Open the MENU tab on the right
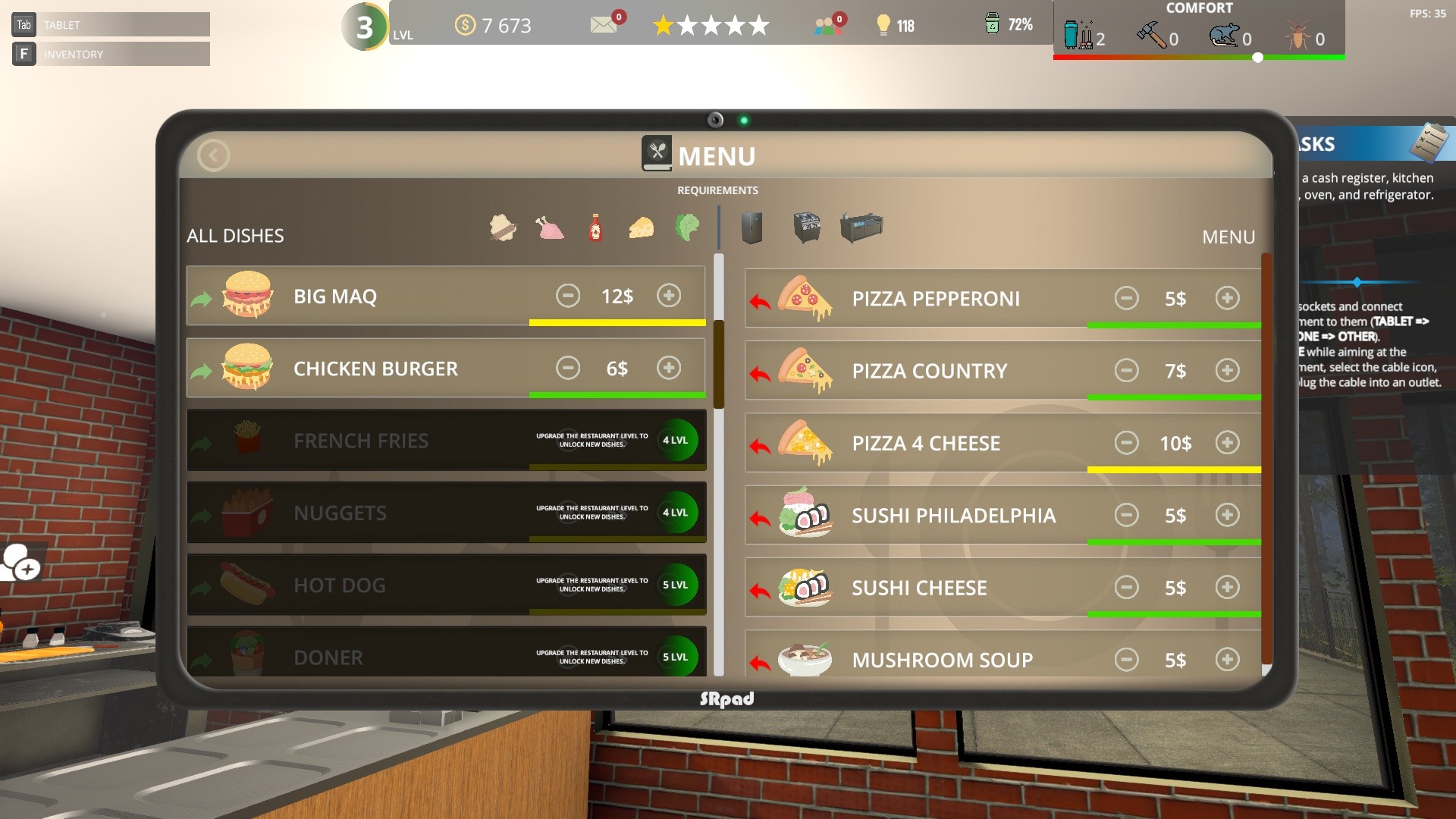Screen dimensions: 1456x819 1228,237
